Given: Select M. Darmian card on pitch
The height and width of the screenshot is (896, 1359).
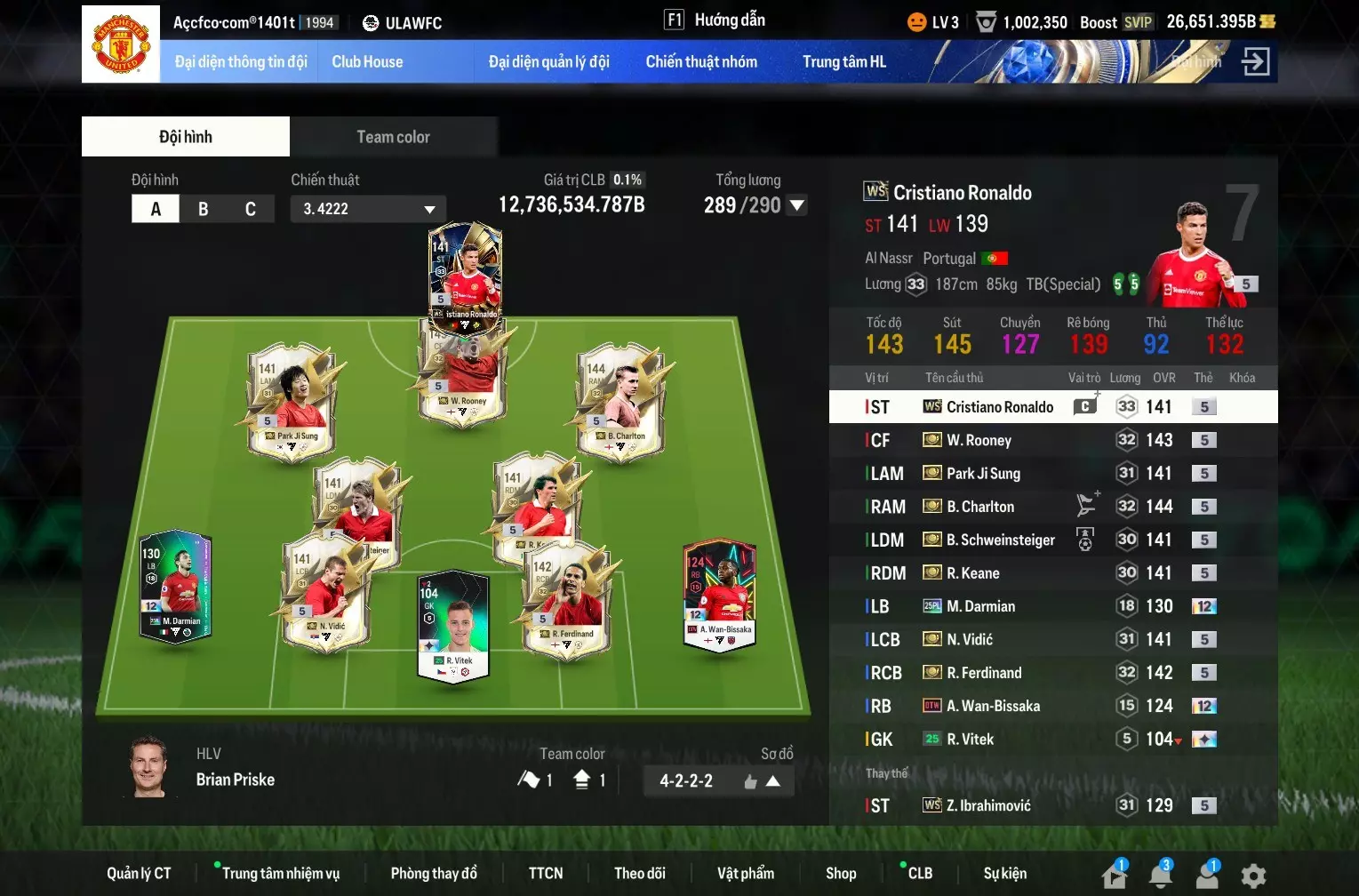Looking at the screenshot, I should [175, 587].
